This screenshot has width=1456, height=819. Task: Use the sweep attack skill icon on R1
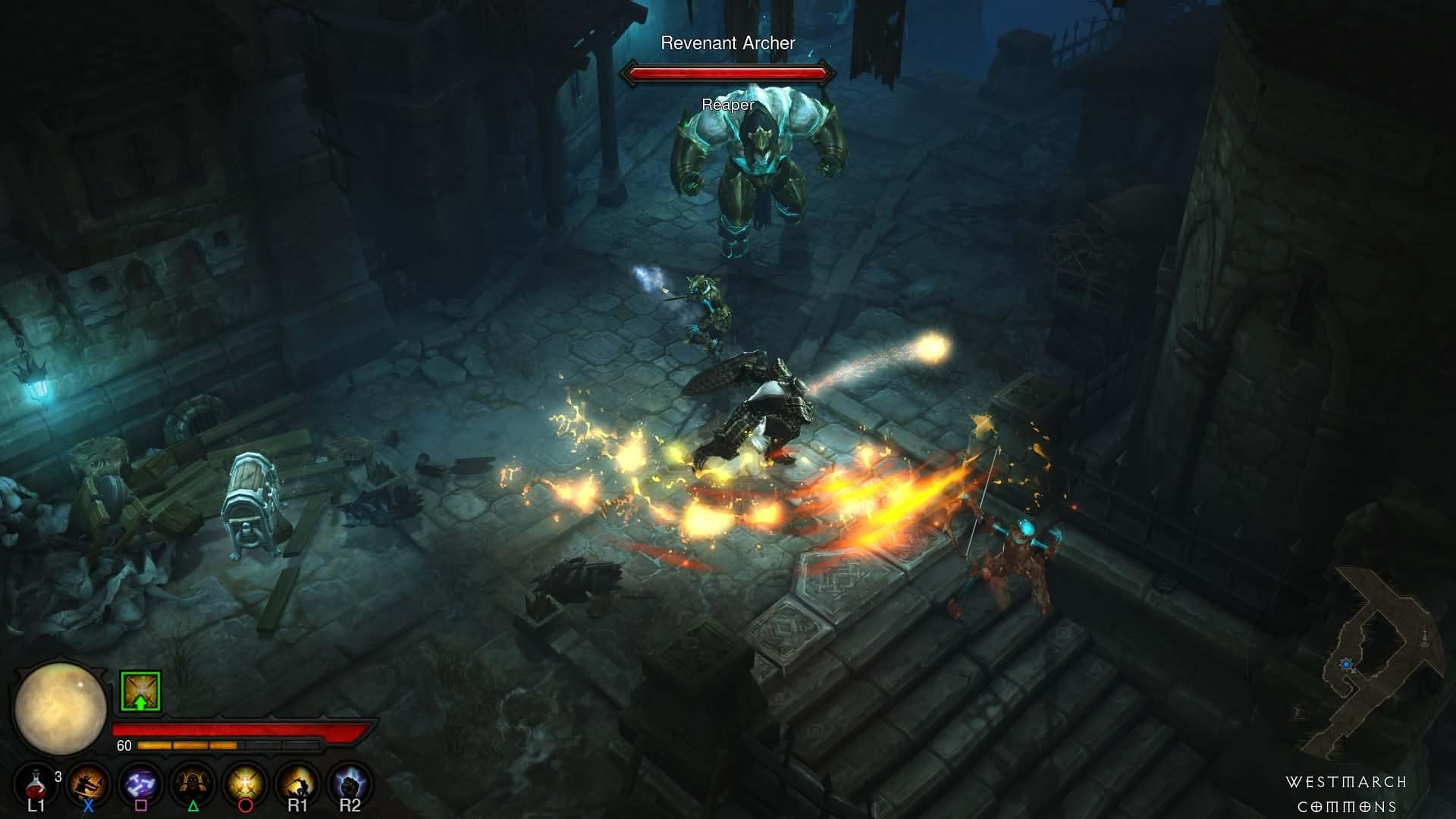click(x=296, y=783)
